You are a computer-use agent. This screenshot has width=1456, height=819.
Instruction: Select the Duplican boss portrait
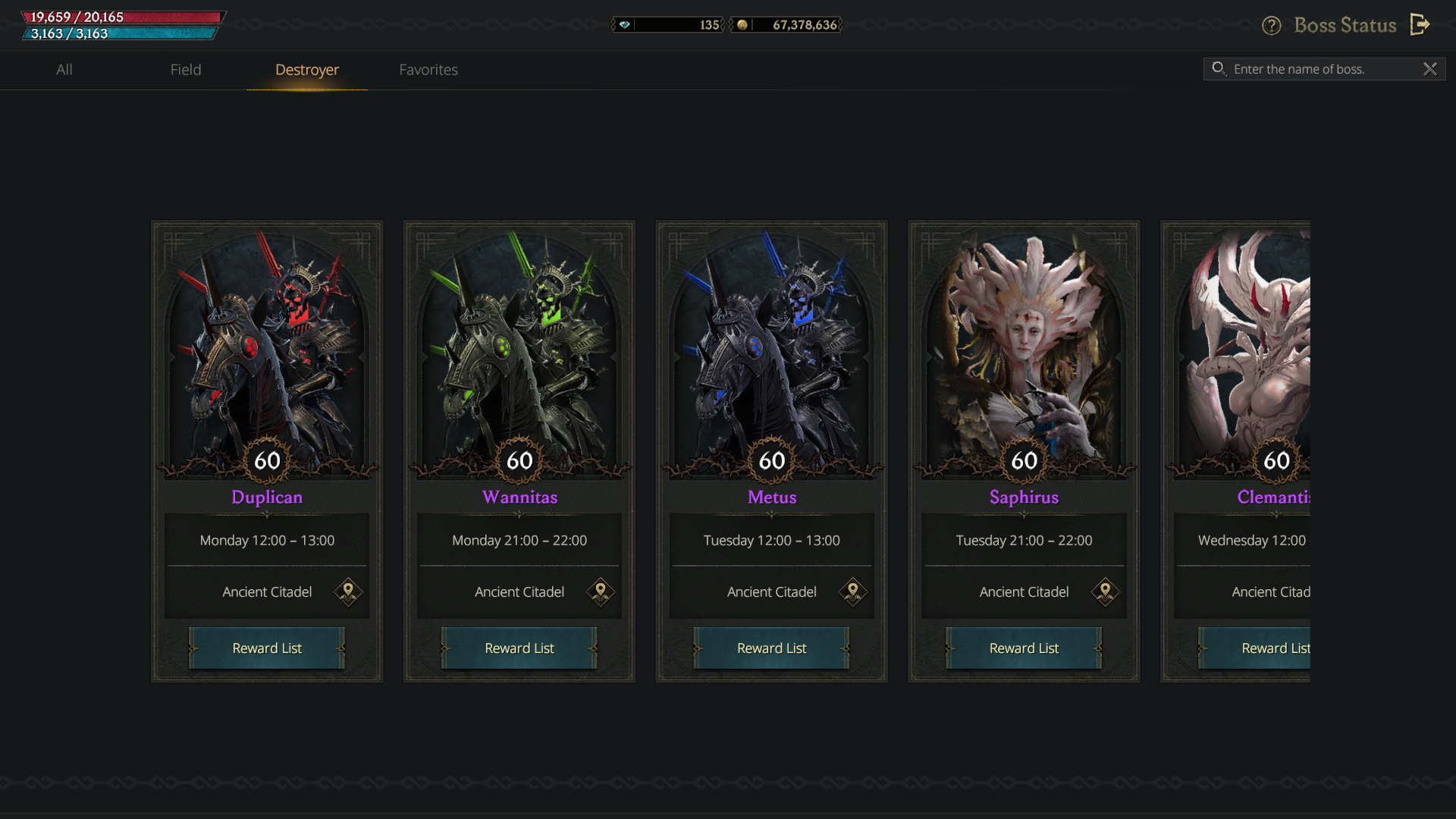[x=267, y=349]
